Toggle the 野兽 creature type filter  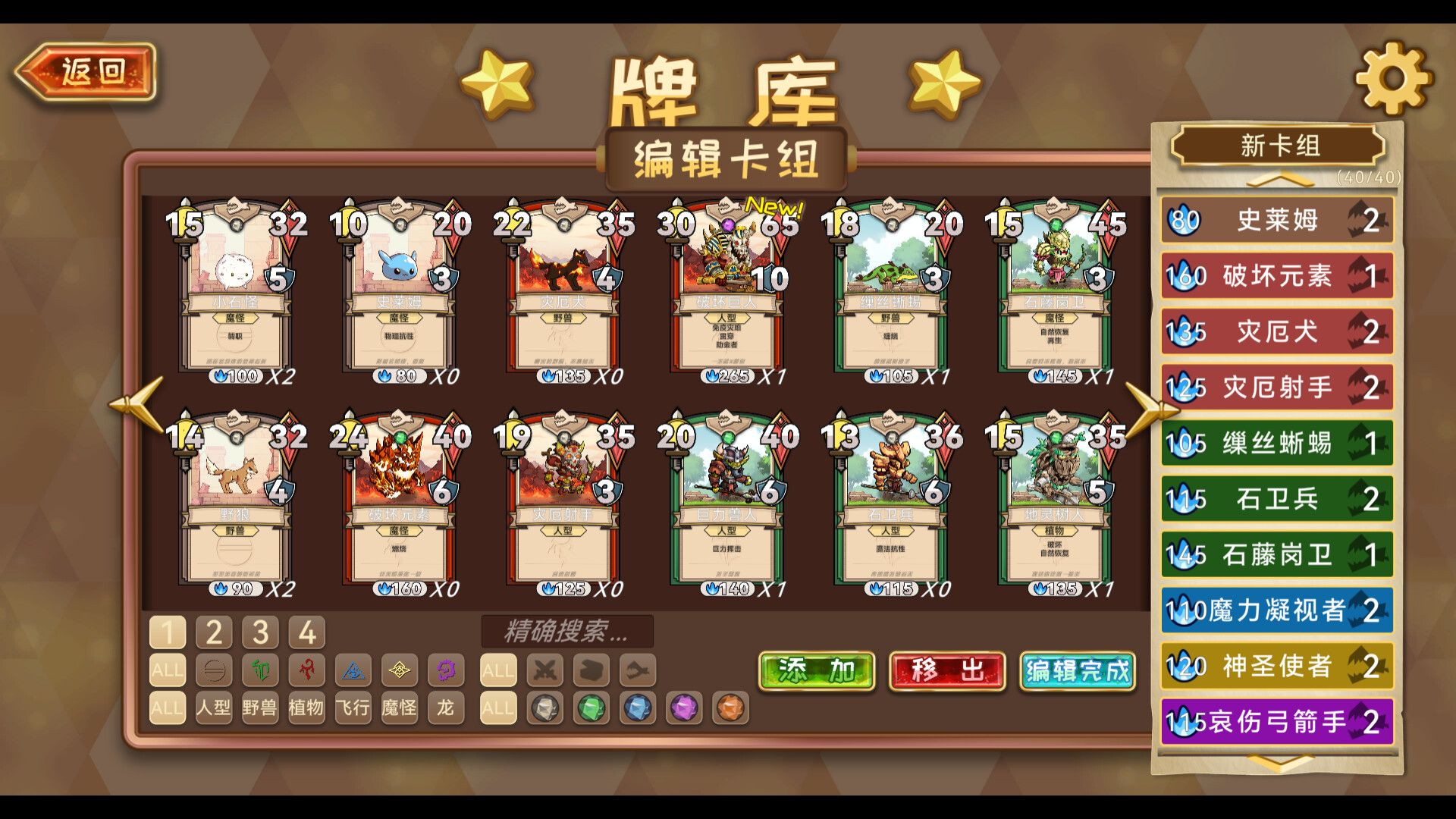click(259, 708)
